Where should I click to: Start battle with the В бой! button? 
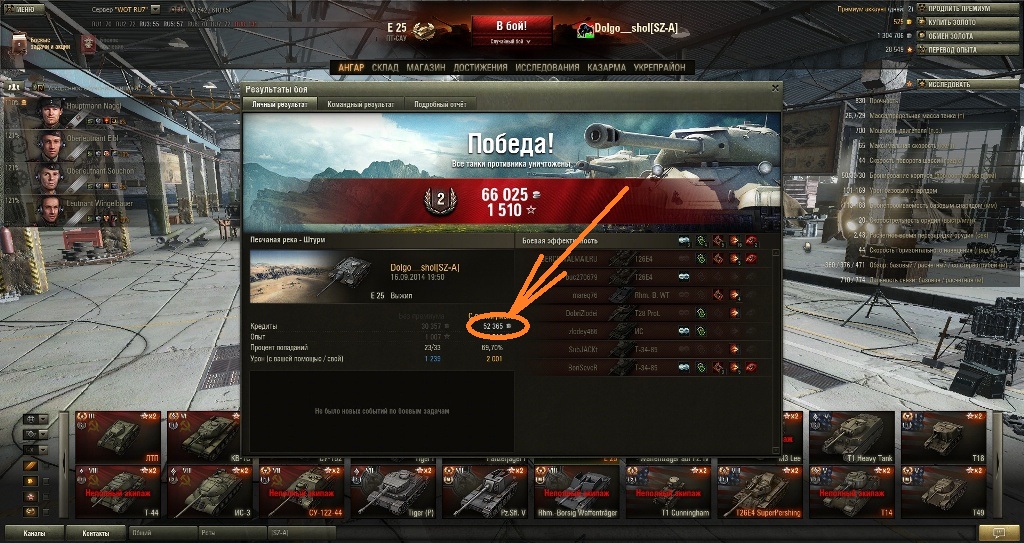511,25
